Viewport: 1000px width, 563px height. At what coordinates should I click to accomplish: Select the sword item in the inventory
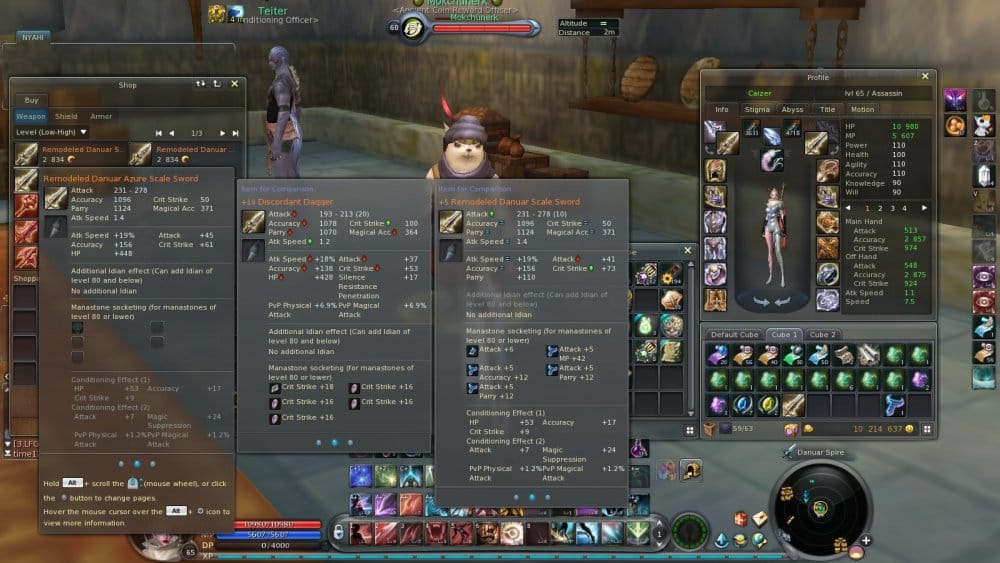[x=793, y=404]
